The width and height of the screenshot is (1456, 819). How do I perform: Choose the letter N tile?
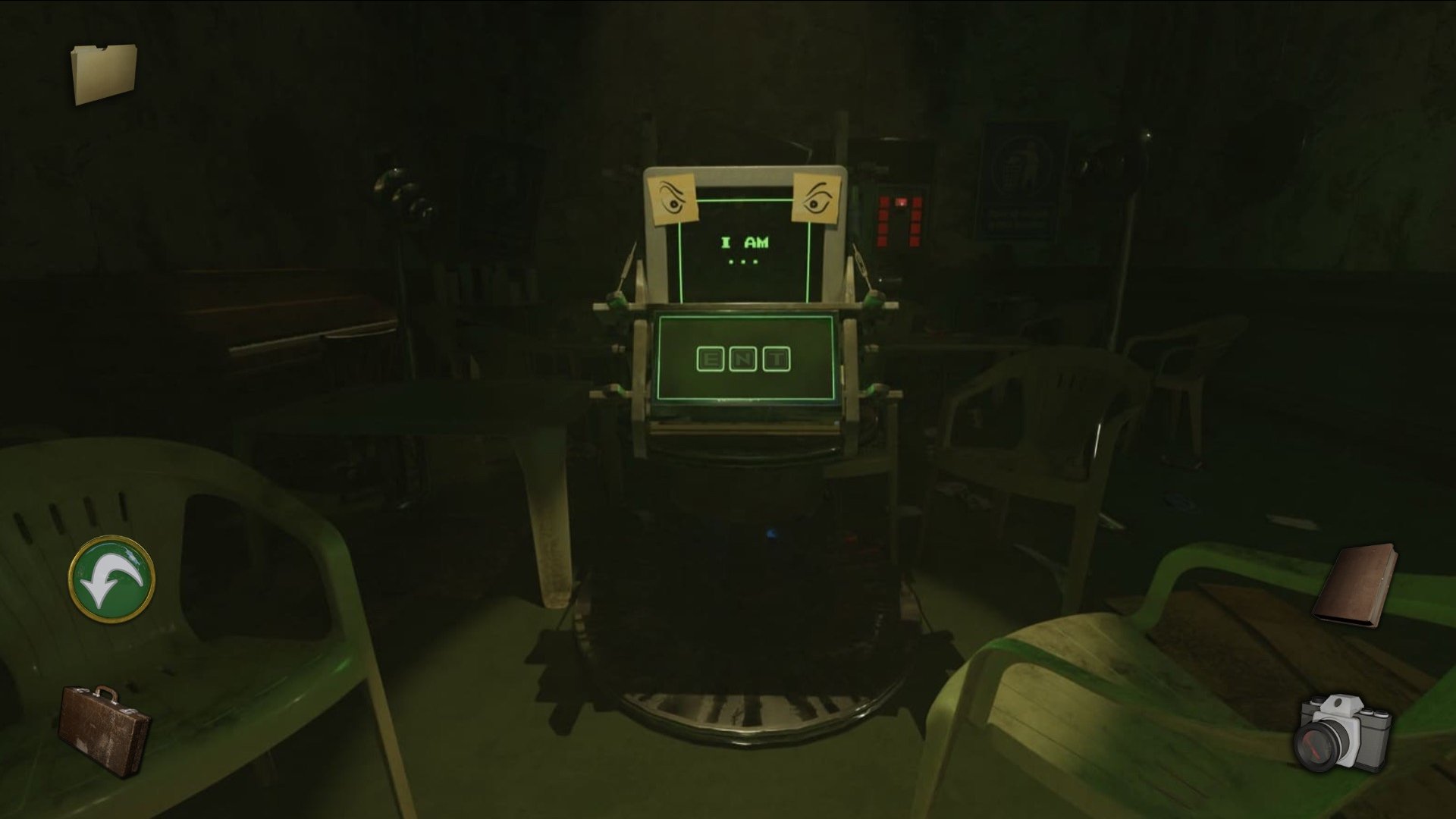coord(743,359)
